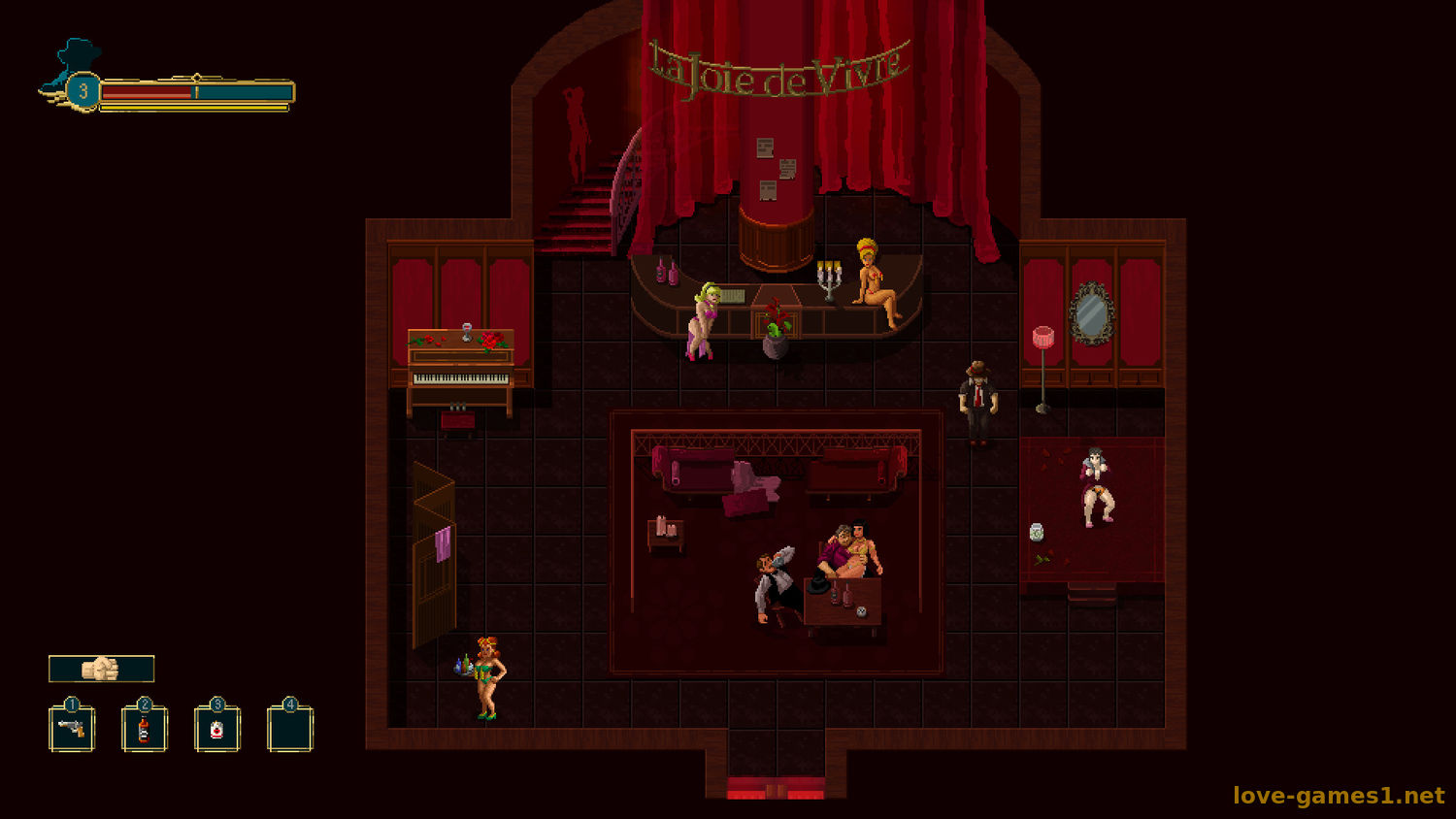Choose the empty slot numbered 4

290,729
